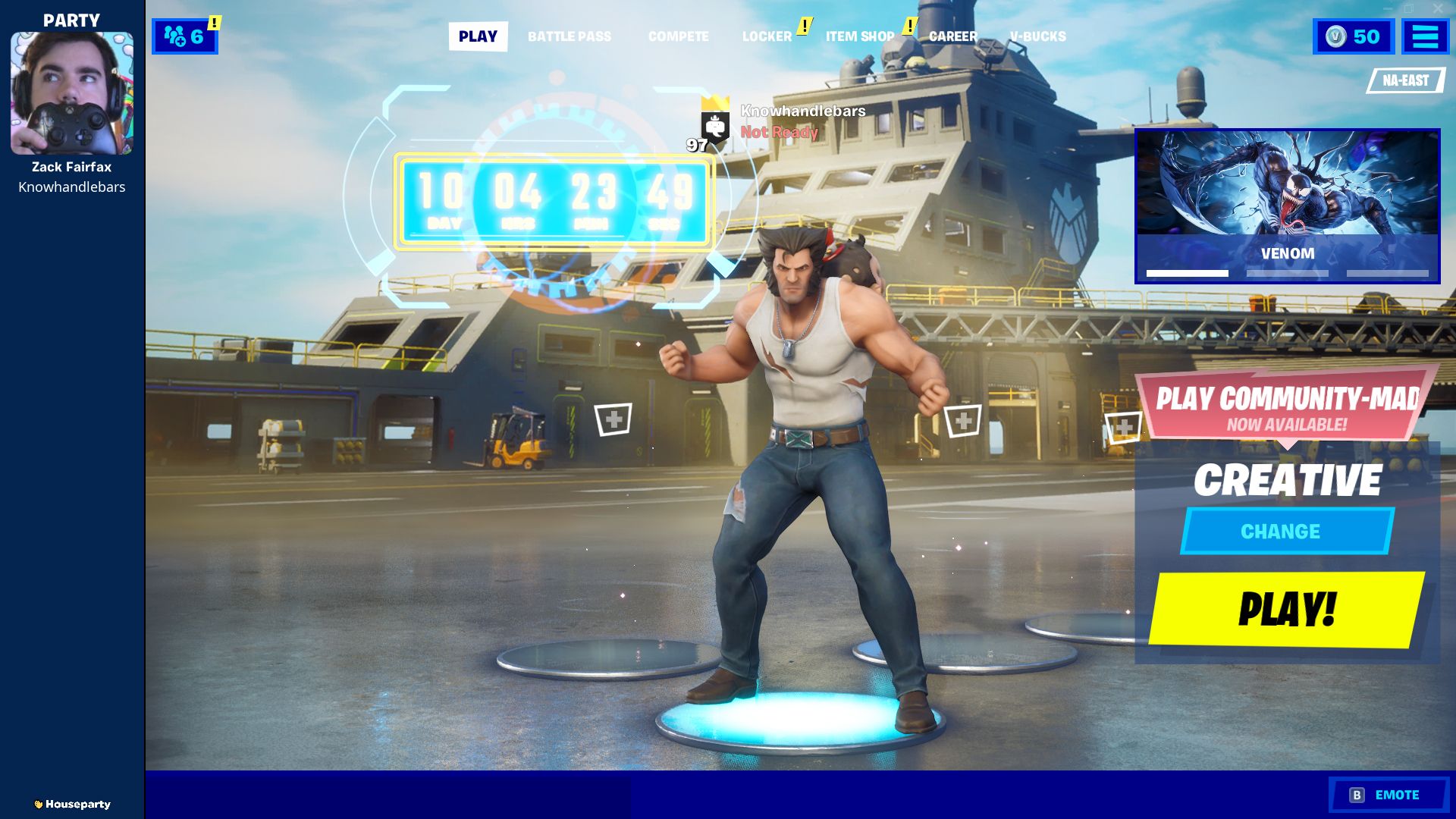Image resolution: width=1456 pixels, height=819 pixels.
Task: Expand the Venom featured panel
Action: (1289, 201)
